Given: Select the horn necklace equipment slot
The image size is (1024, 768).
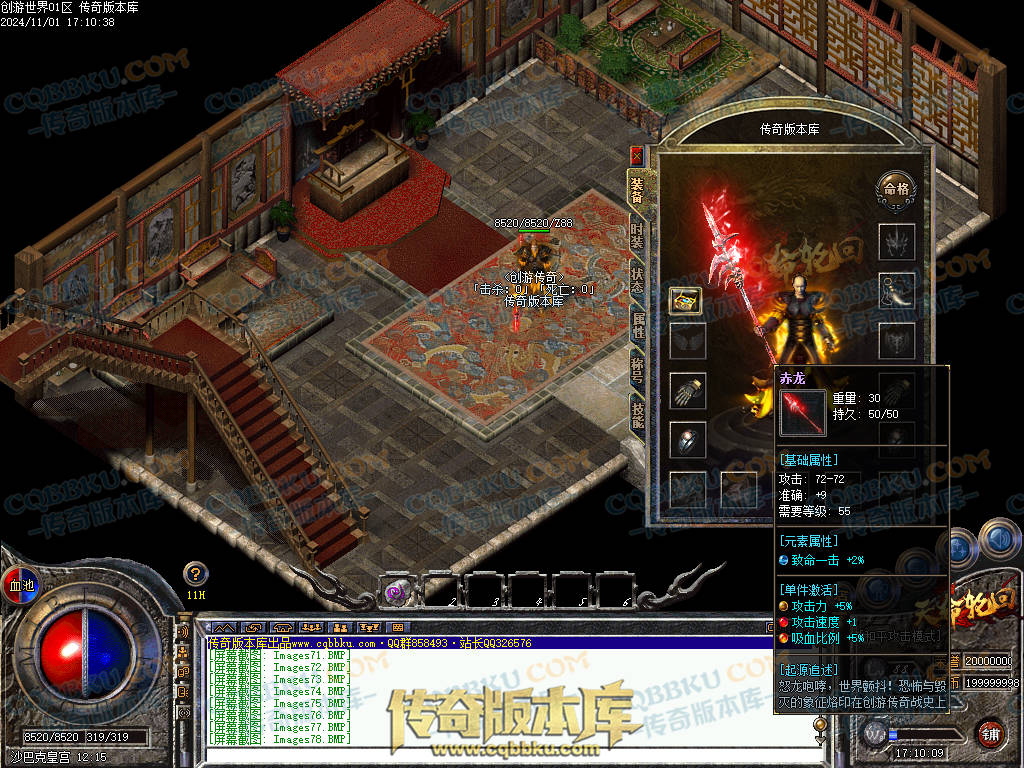Looking at the screenshot, I should (x=896, y=290).
